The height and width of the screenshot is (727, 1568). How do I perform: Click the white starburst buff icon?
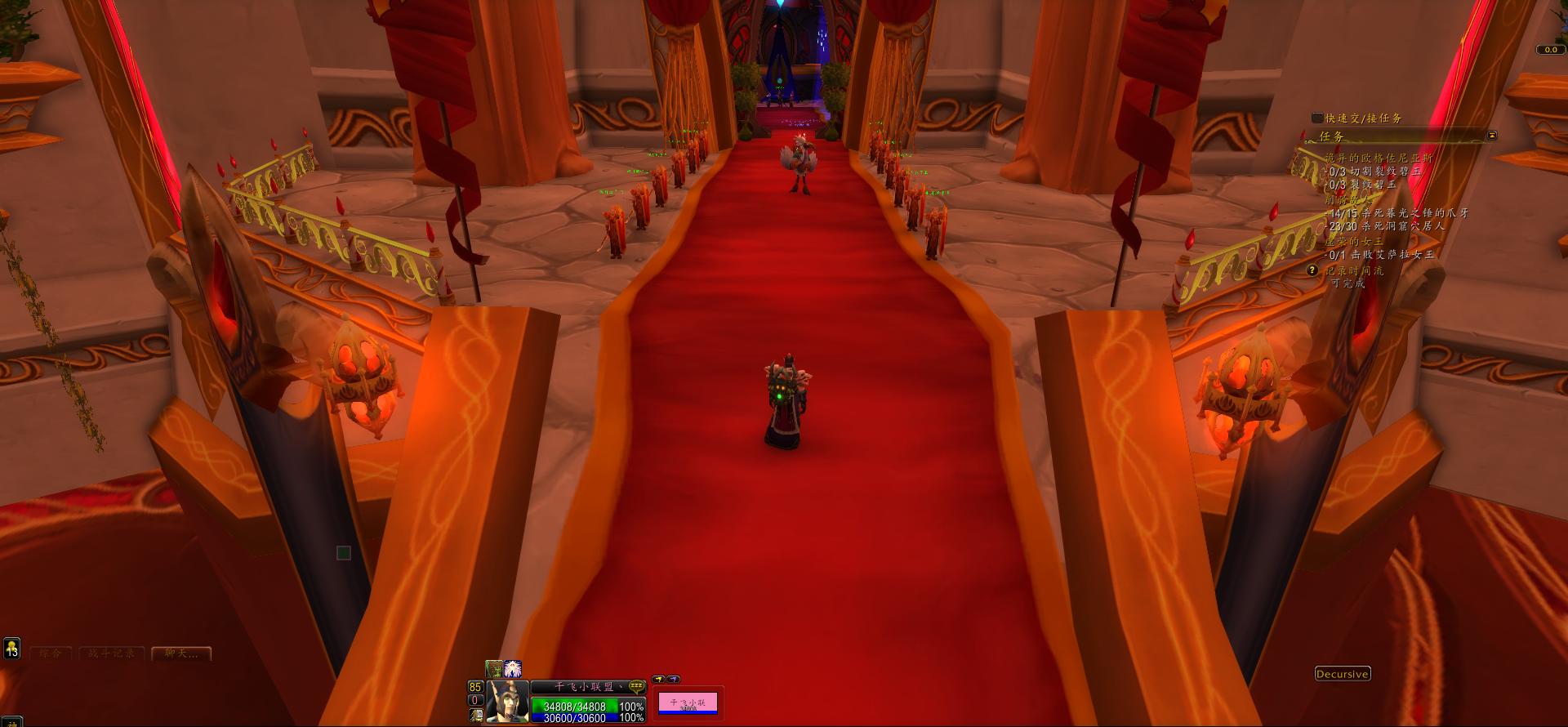tap(512, 670)
